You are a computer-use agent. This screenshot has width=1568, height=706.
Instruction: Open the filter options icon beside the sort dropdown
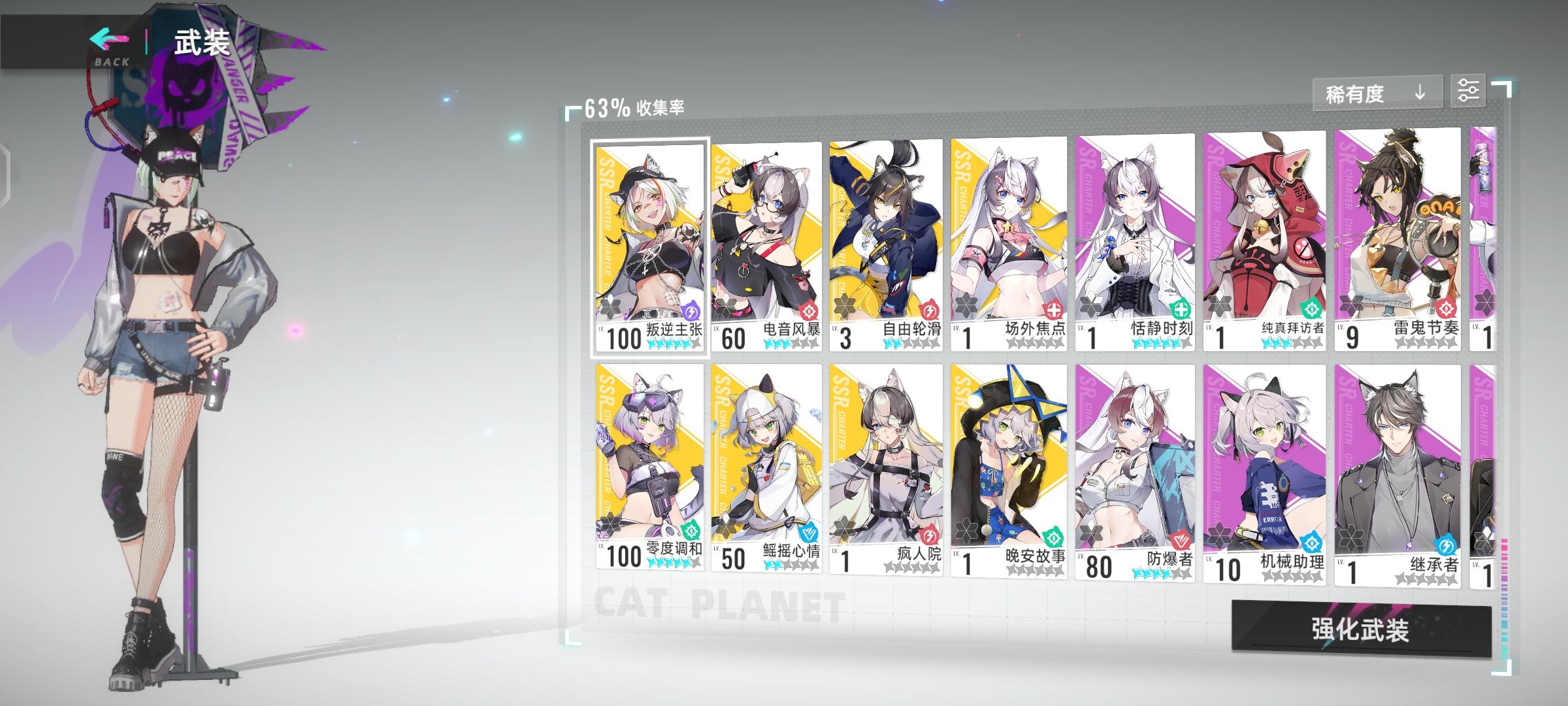[x=1470, y=92]
